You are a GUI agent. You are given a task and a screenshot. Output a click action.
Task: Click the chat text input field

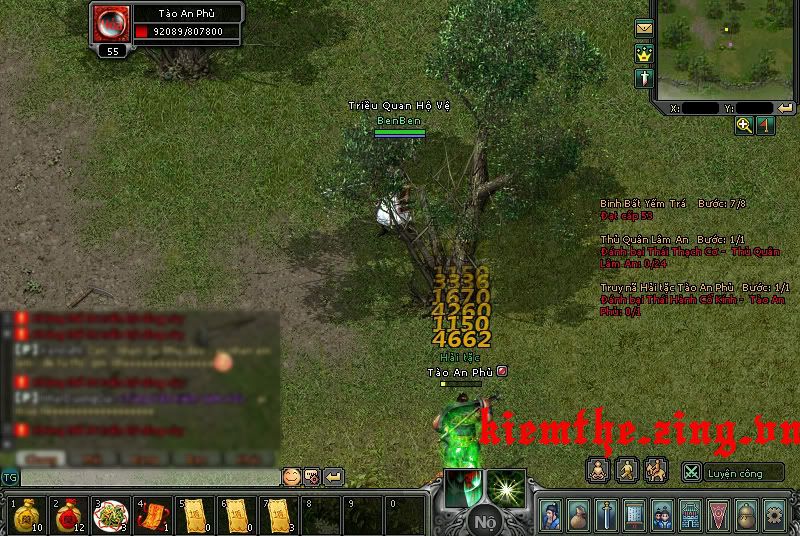tap(150, 478)
